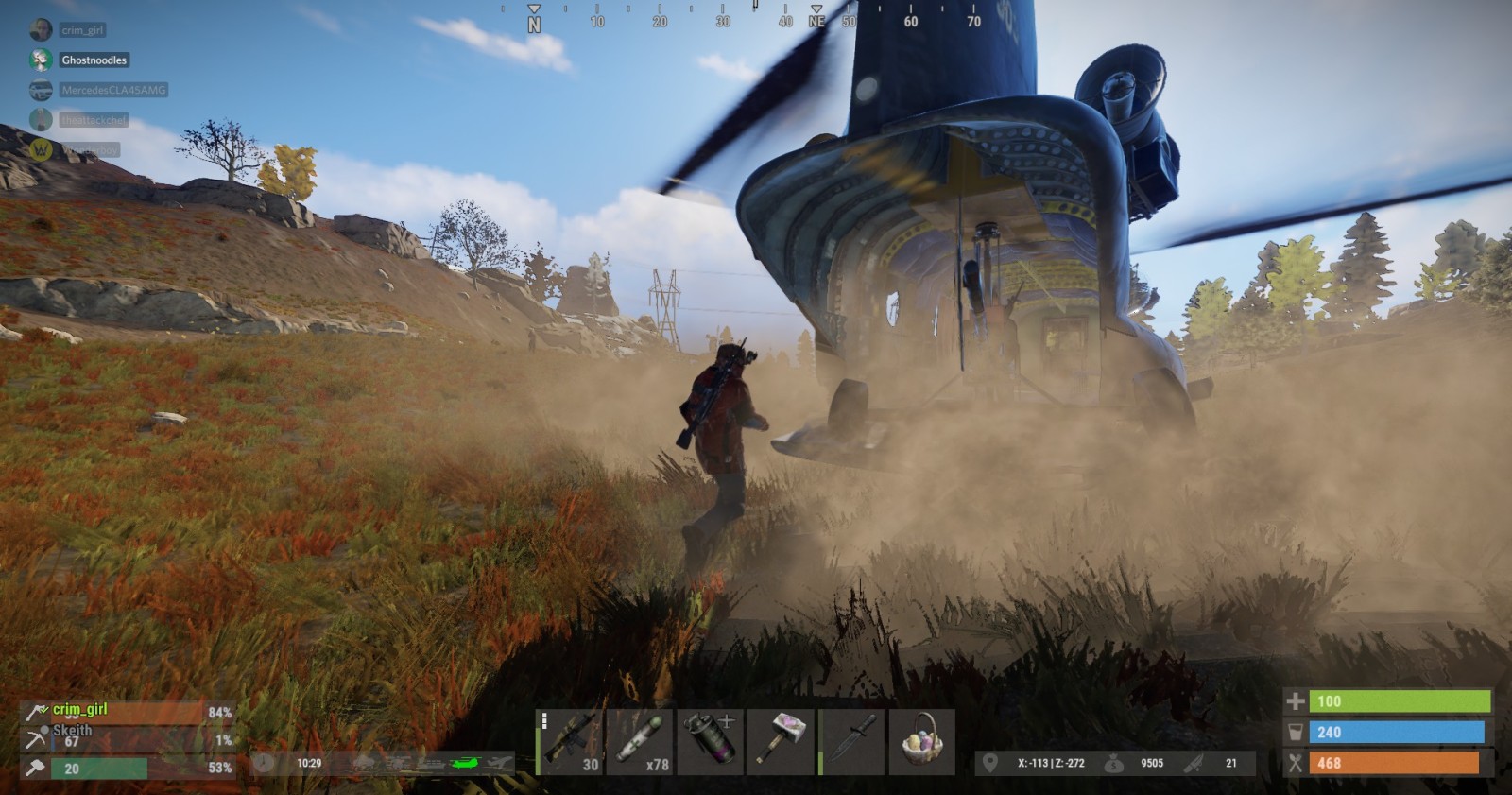Select the combat knife slot

(x=852, y=742)
